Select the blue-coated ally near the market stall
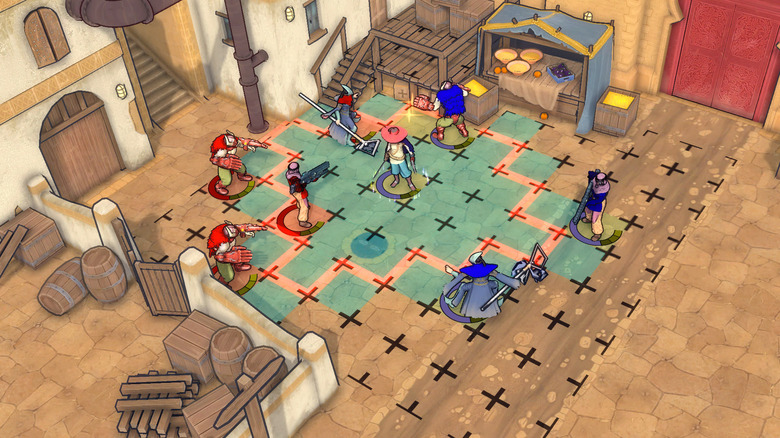This screenshot has width=780, height=438. [451, 110]
